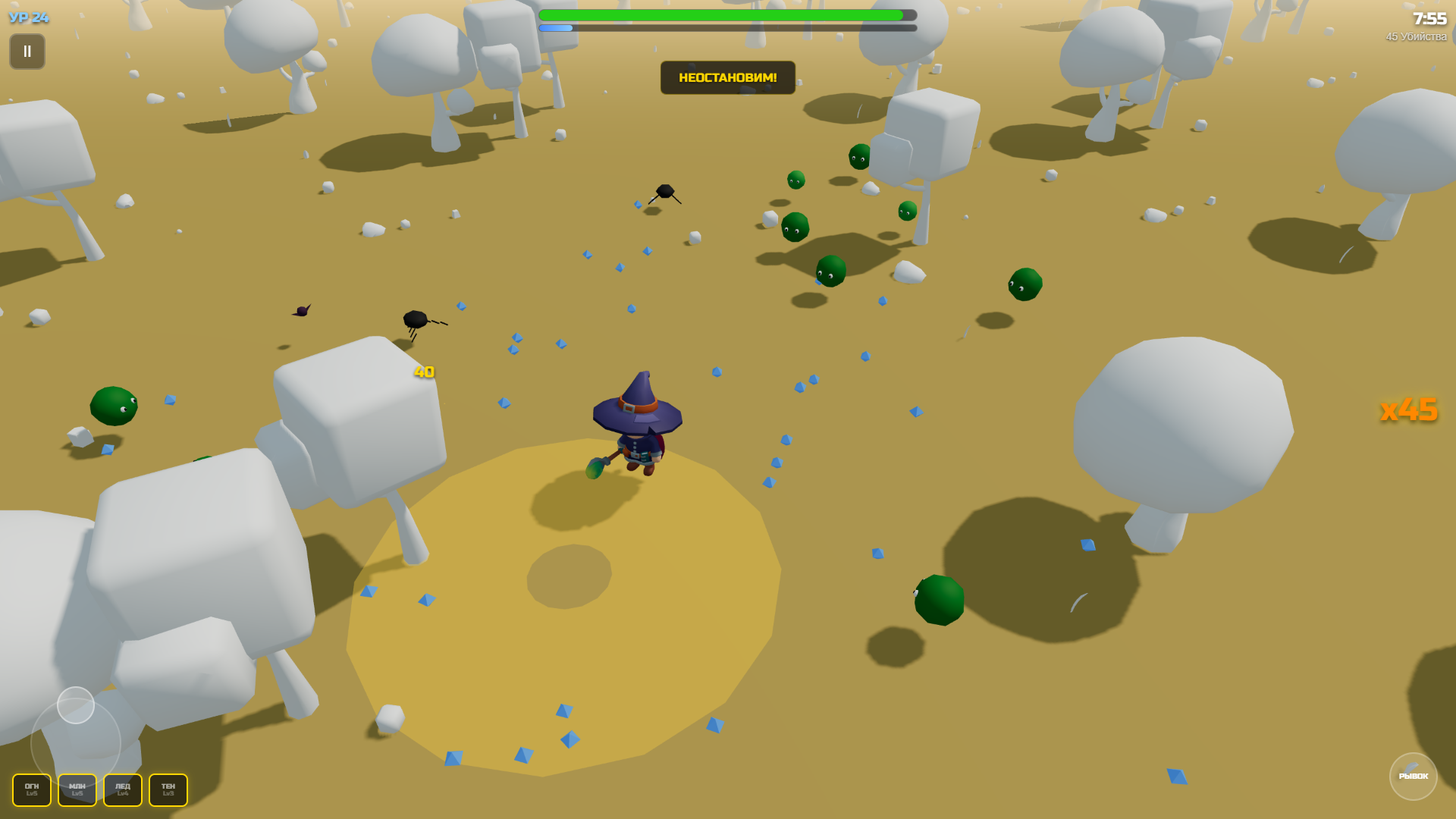Select the МЛН Lv5 ability icon
Image resolution: width=1456 pixels, height=819 pixels.
[77, 789]
